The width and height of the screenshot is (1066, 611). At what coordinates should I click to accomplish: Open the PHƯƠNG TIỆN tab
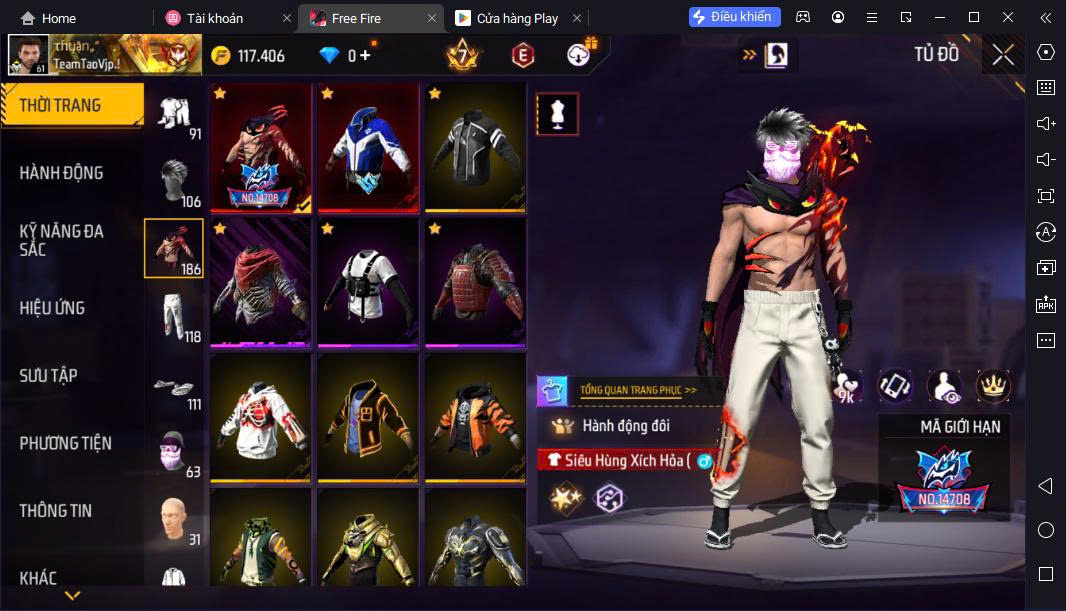(x=66, y=443)
